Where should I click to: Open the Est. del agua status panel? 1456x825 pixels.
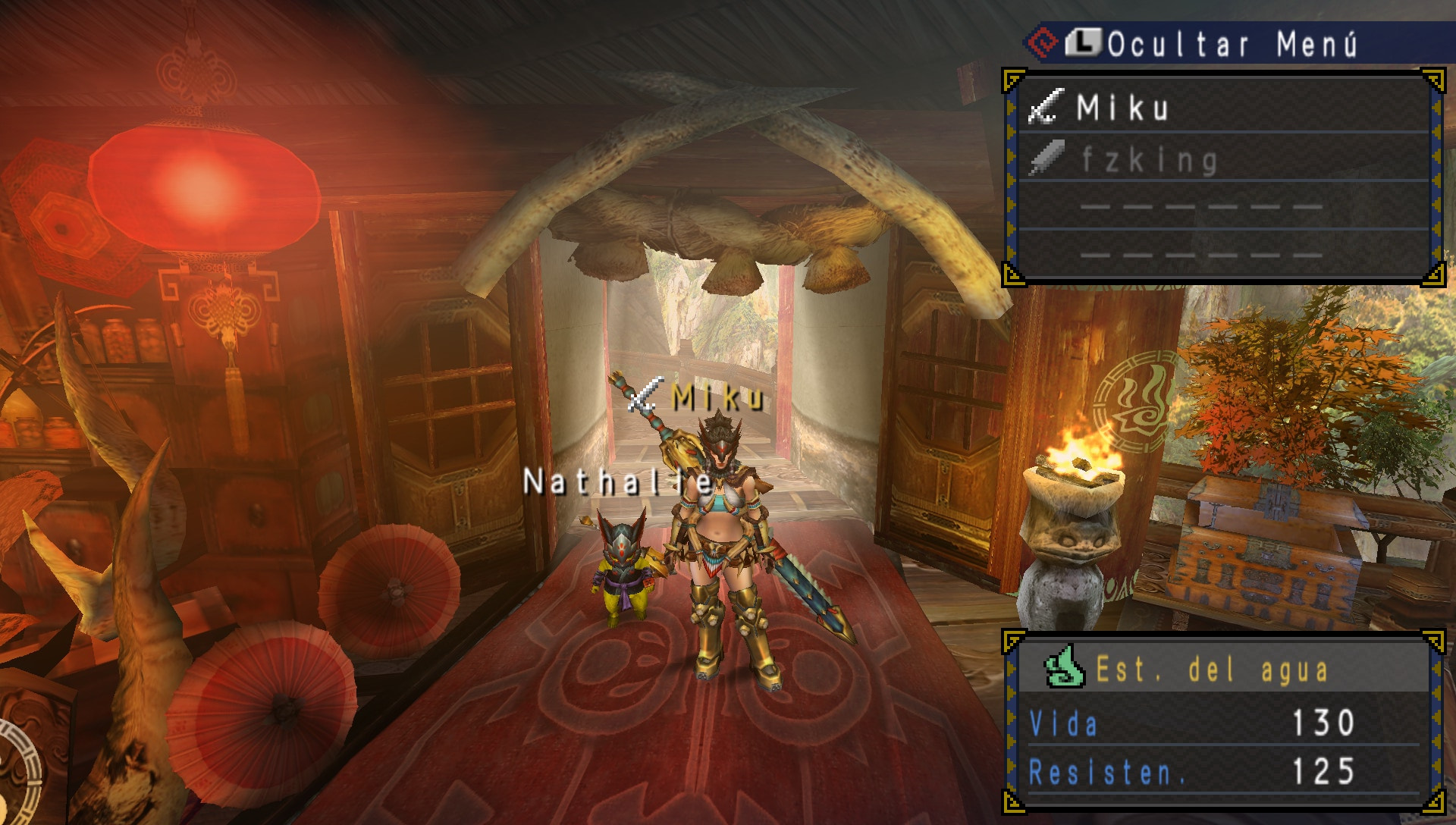pos(1212,670)
